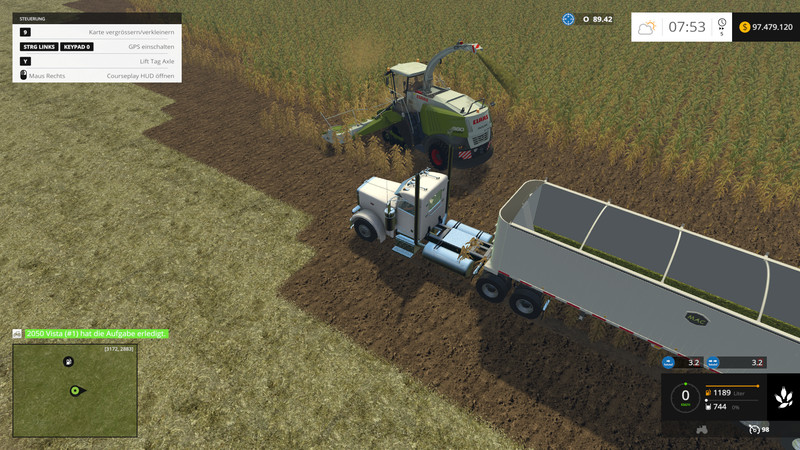Click the minimap in the bottom-left corner

75,391
